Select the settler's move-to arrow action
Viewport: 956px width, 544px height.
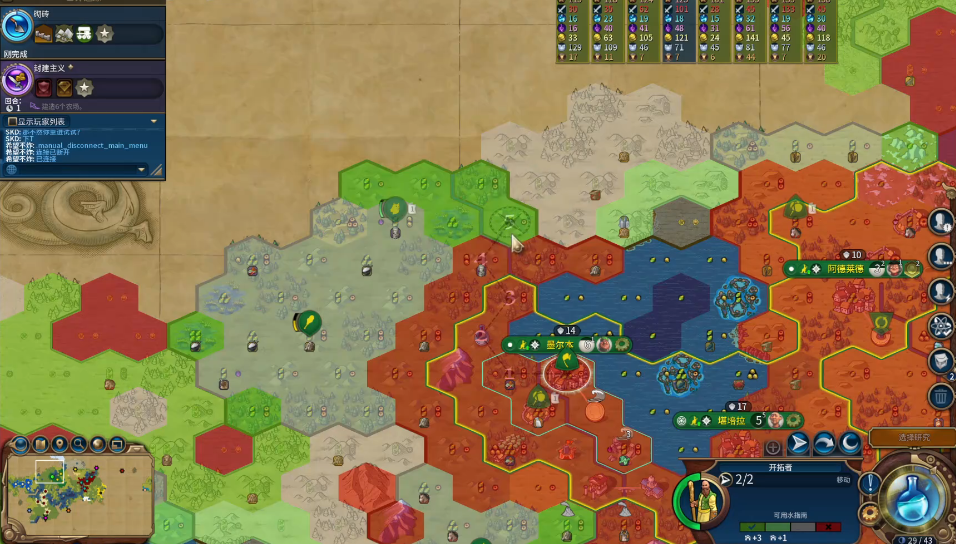[x=799, y=443]
